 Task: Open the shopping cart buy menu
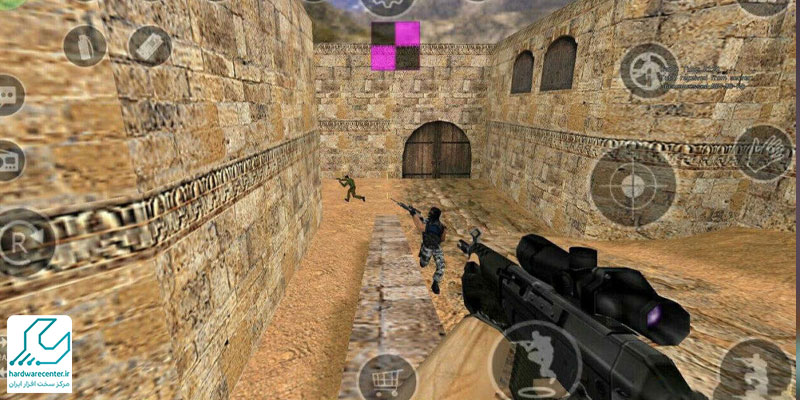click(x=386, y=378)
